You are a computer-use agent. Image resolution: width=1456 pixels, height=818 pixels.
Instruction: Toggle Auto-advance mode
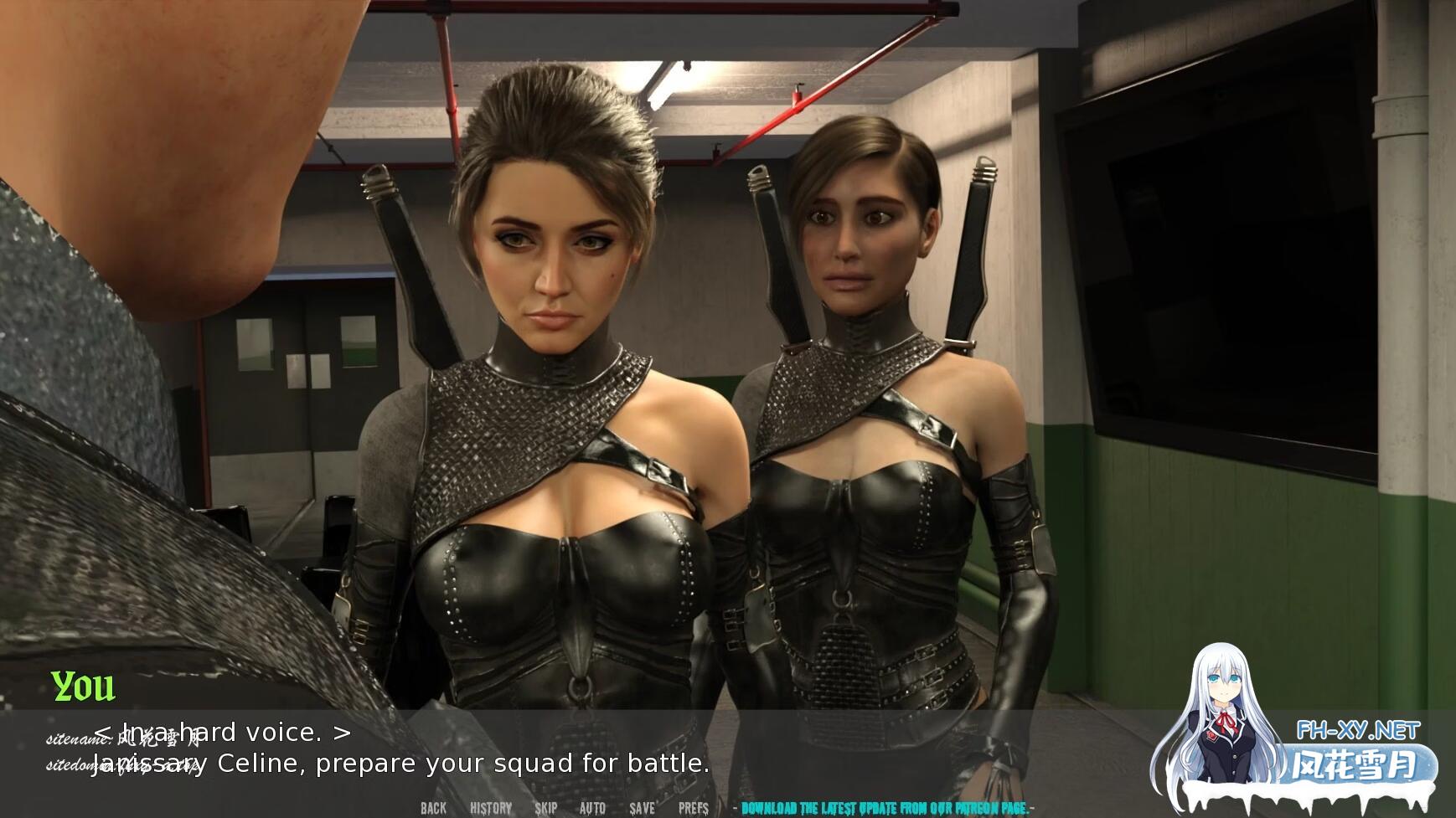[592, 808]
